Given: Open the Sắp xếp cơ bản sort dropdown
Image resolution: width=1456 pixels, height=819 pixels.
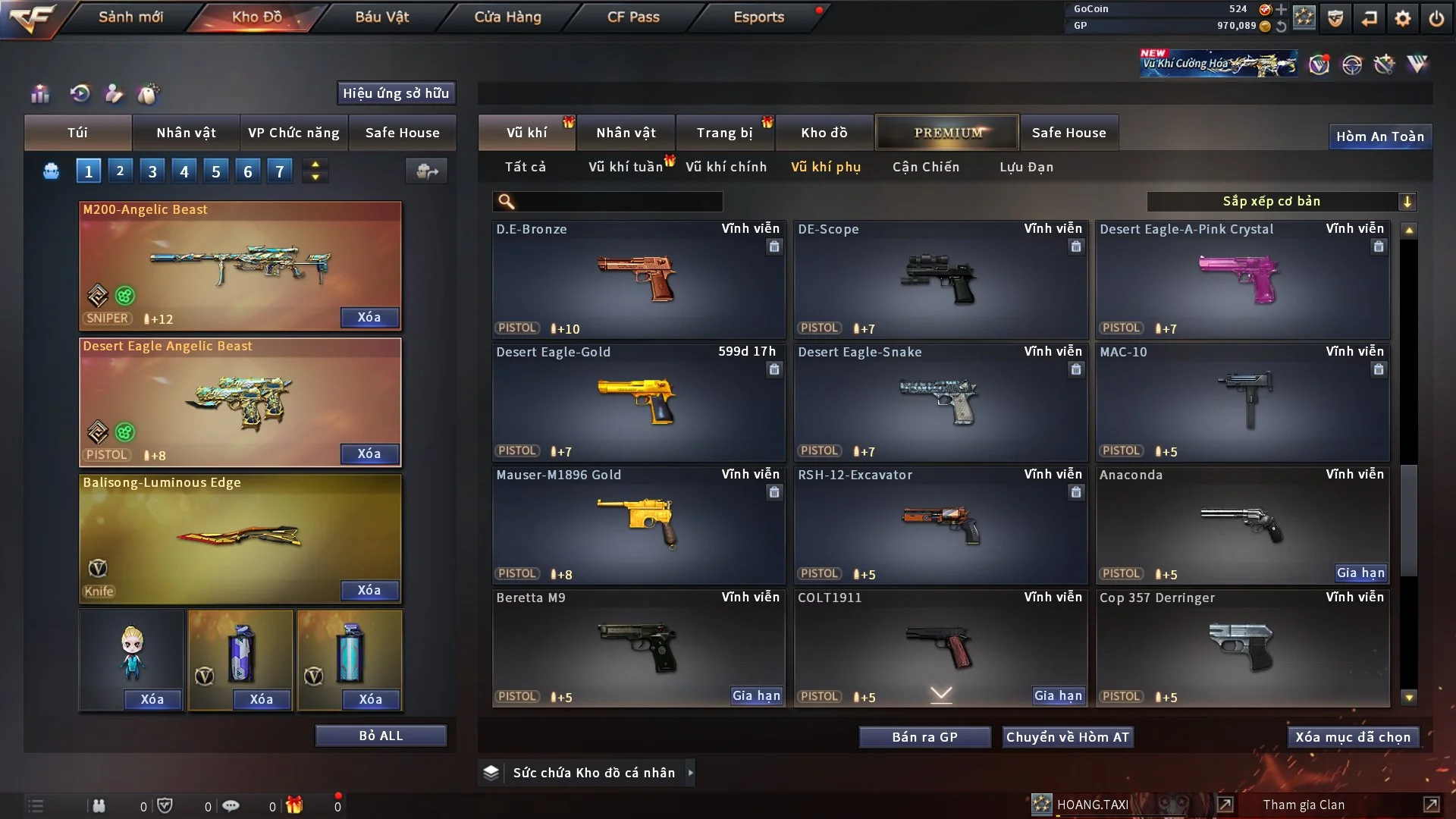Looking at the screenshot, I should click(x=1281, y=201).
